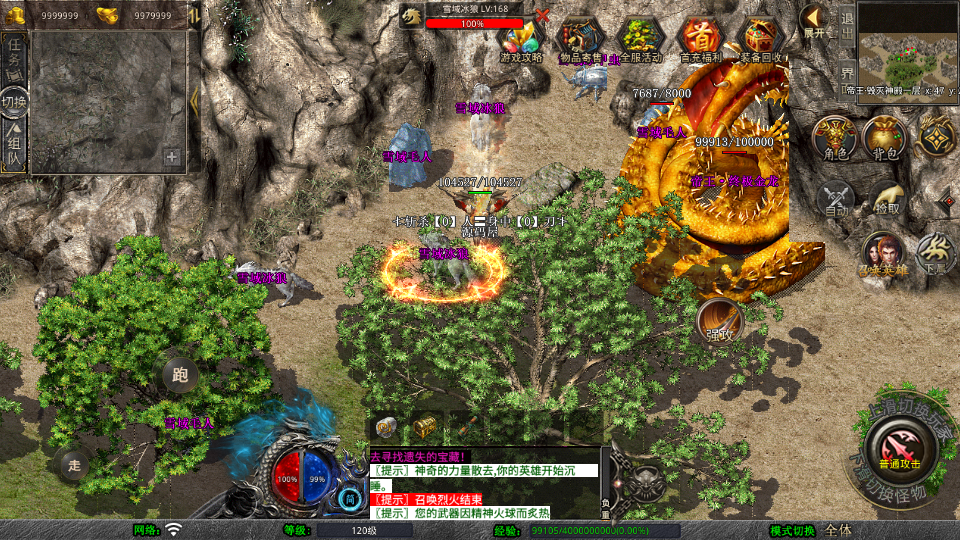Select the 跑 run movement button
This screenshot has height=540, width=960.
pyautogui.click(x=180, y=376)
